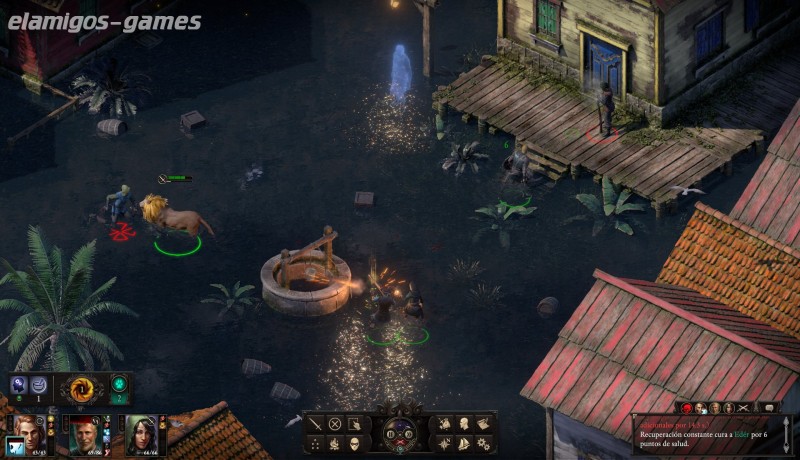The height and width of the screenshot is (460, 800).
Task: Select the dark-haired woman party portrait
Action: pos(140,437)
